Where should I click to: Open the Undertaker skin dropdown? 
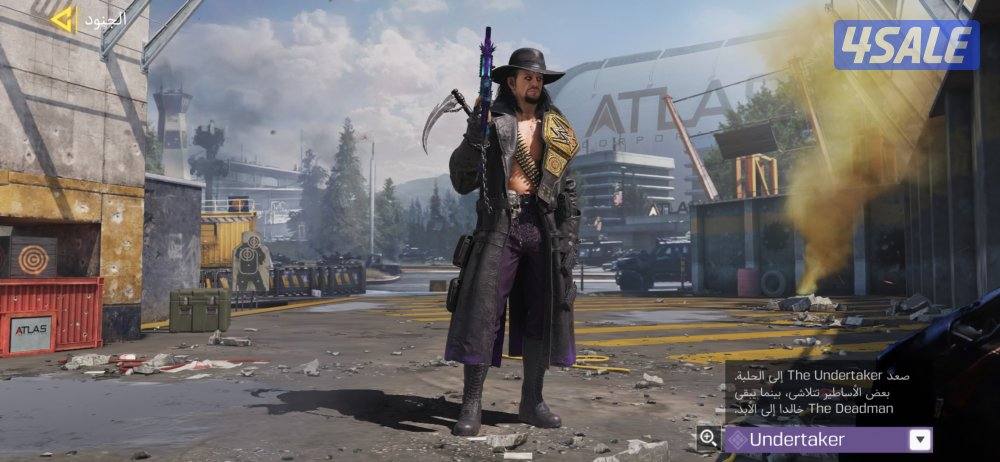tap(920, 439)
